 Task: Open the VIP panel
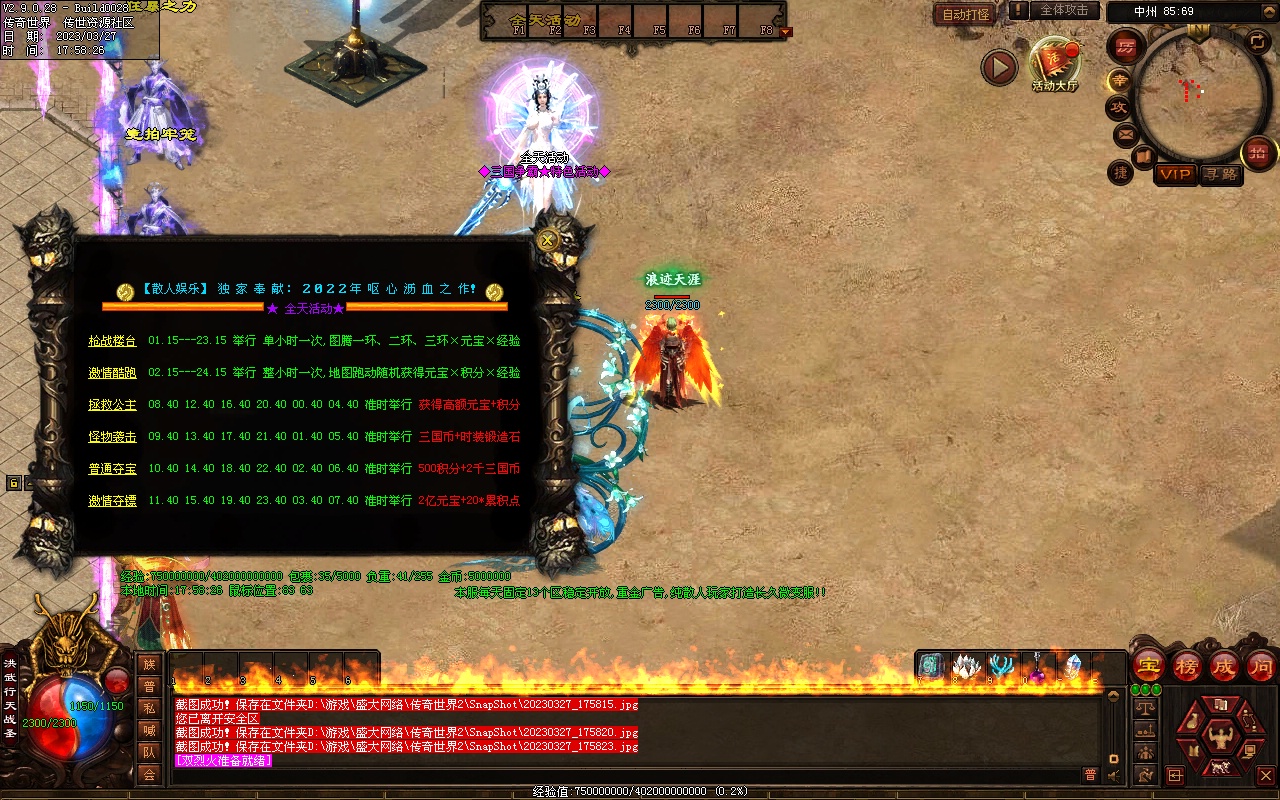click(x=1175, y=174)
